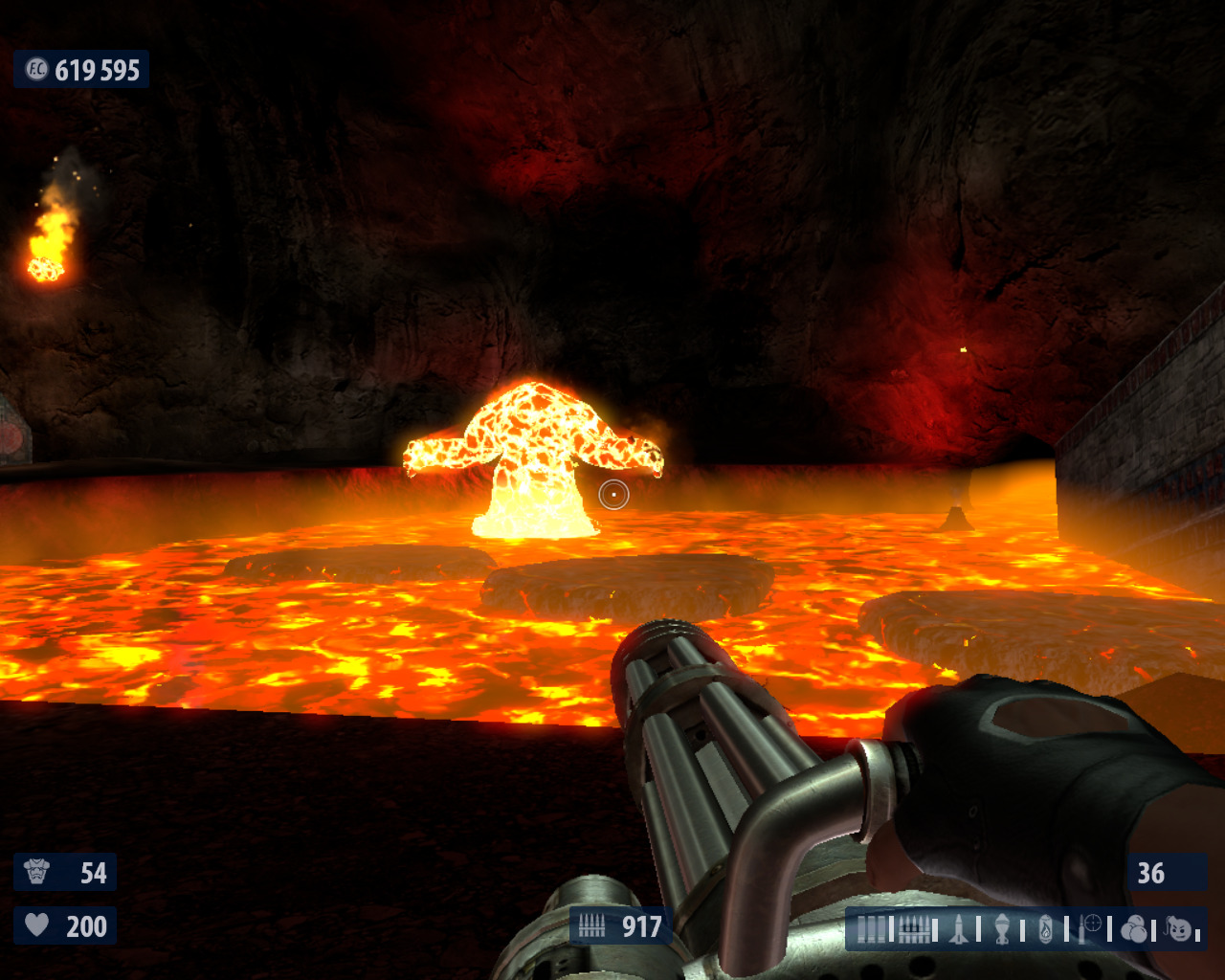Viewport: 1225px width, 980px height.
Task: Select the shotgun shells ammo icon
Action: pyautogui.click(x=871, y=929)
